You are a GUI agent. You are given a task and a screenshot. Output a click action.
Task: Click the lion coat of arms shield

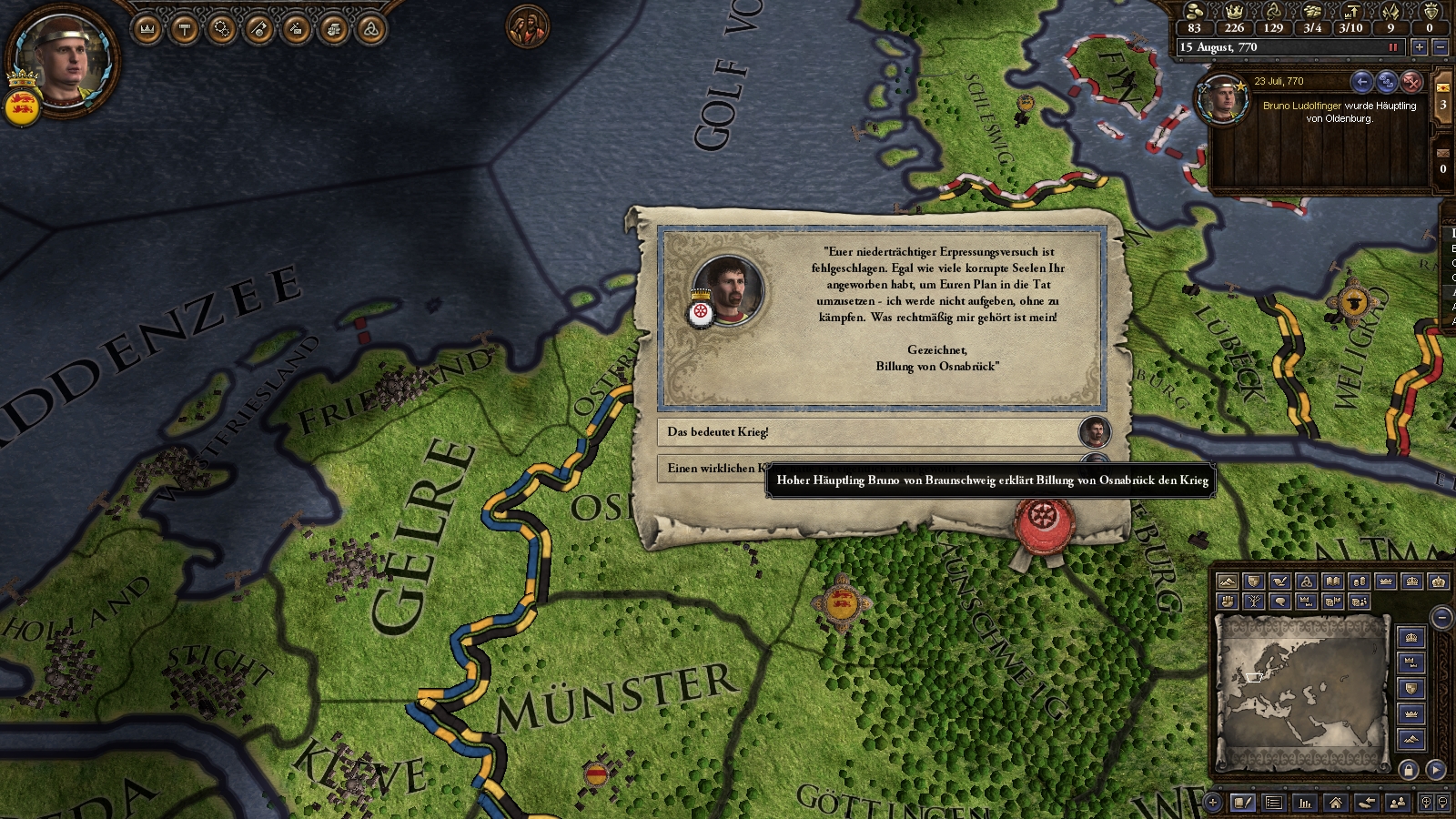pyautogui.click(x=22, y=107)
